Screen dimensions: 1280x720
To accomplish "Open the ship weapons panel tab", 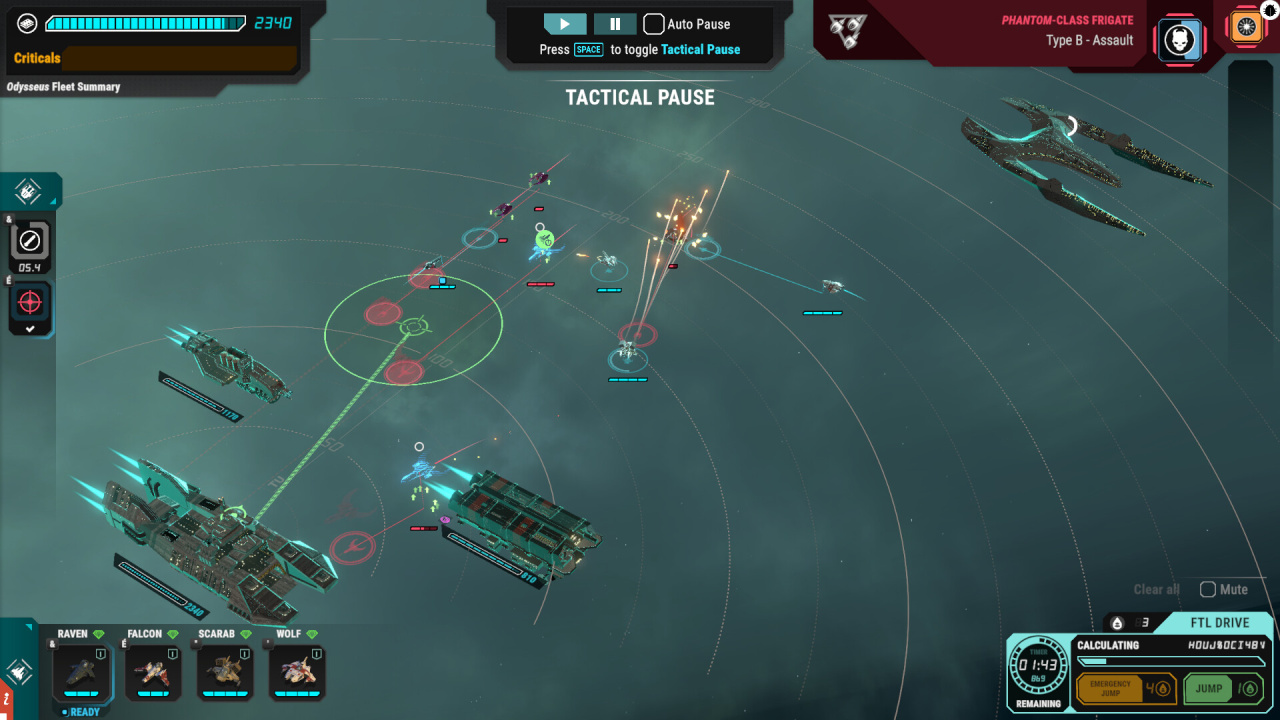I will pyautogui.click(x=28, y=190).
